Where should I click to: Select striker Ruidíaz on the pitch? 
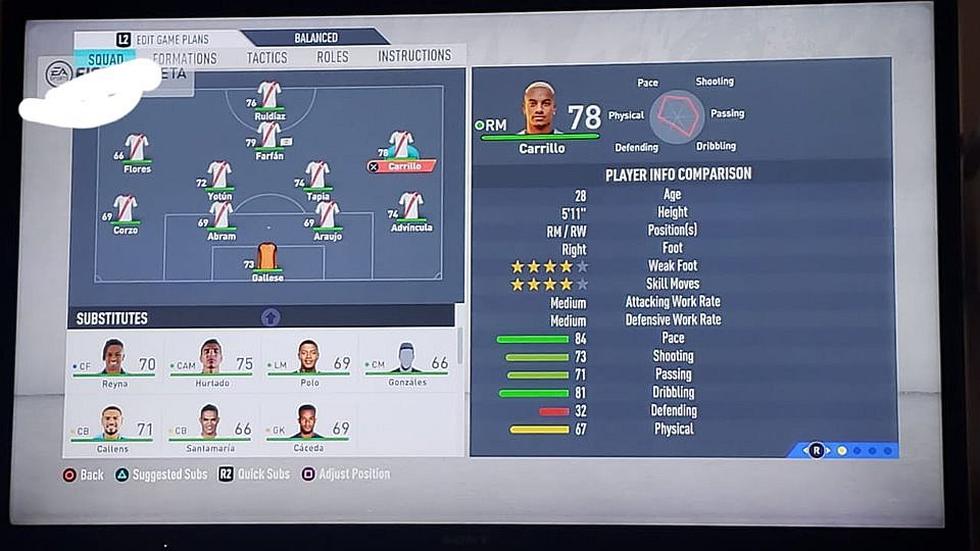pyautogui.click(x=269, y=98)
